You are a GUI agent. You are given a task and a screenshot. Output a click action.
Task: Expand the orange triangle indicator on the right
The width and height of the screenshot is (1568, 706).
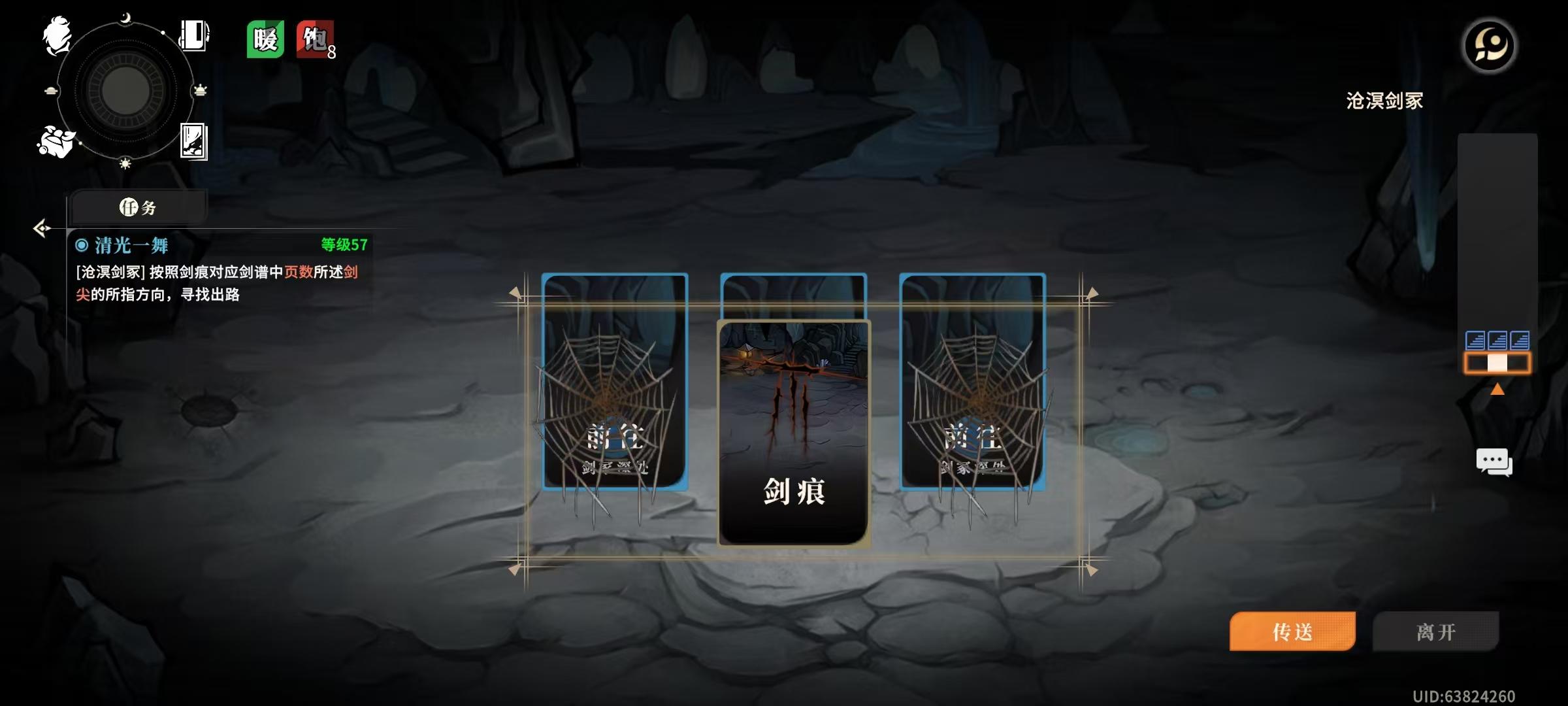(1497, 389)
